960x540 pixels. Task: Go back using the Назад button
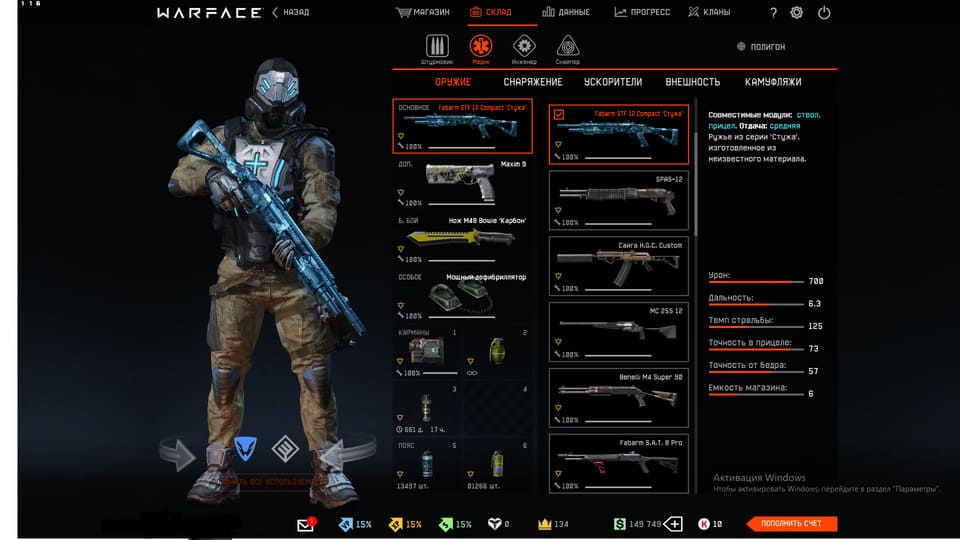[291, 13]
